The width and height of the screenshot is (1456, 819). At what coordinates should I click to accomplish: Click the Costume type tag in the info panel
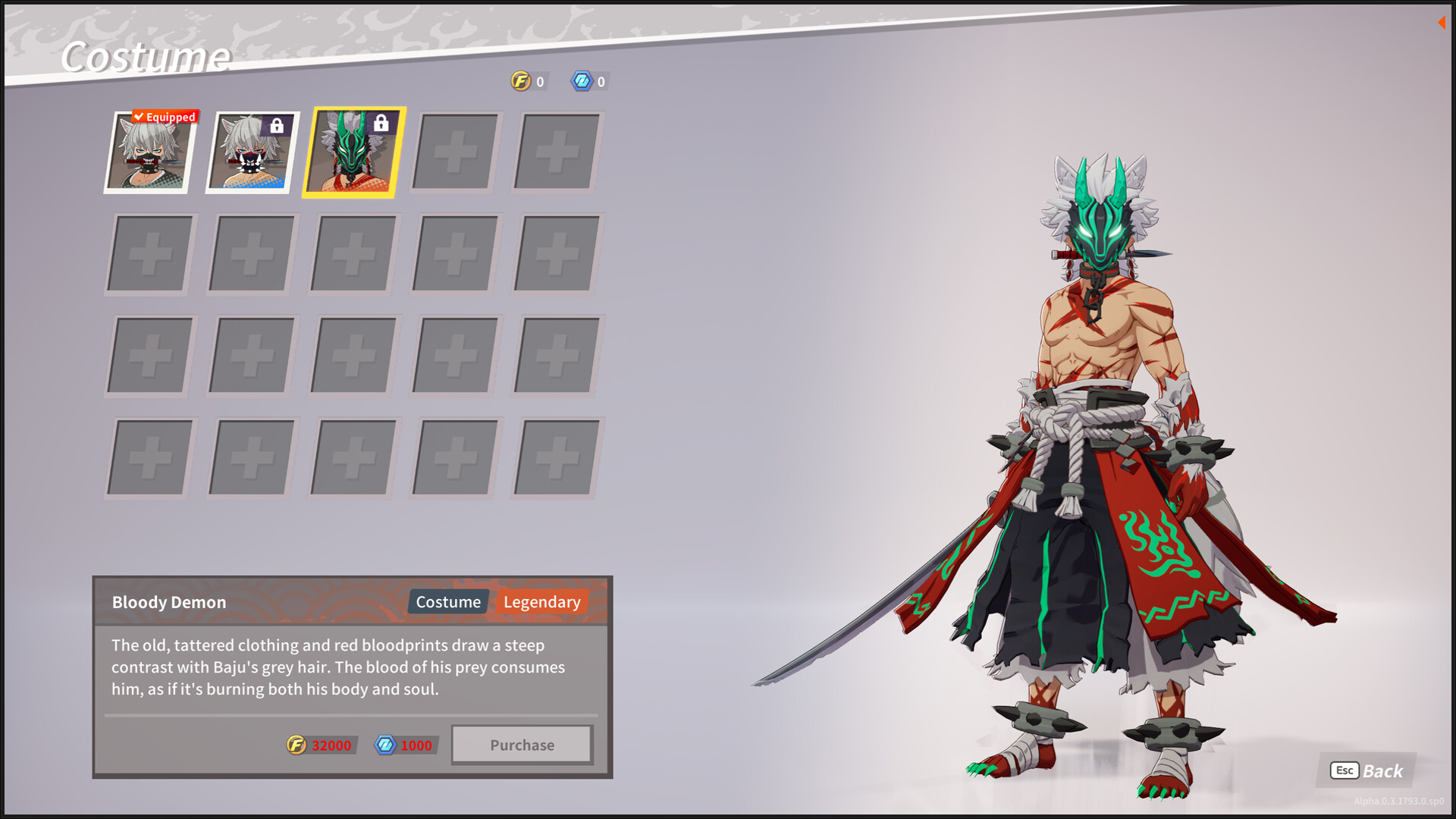(447, 601)
